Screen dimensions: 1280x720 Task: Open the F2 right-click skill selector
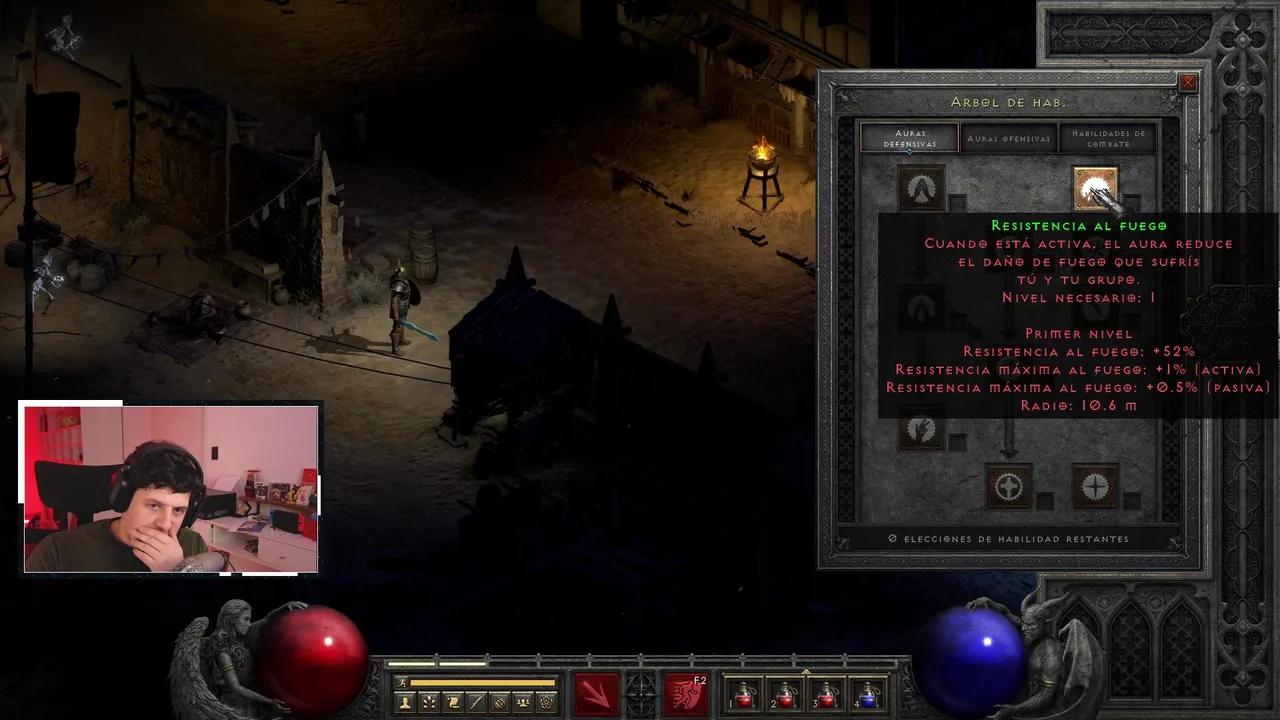click(687, 694)
